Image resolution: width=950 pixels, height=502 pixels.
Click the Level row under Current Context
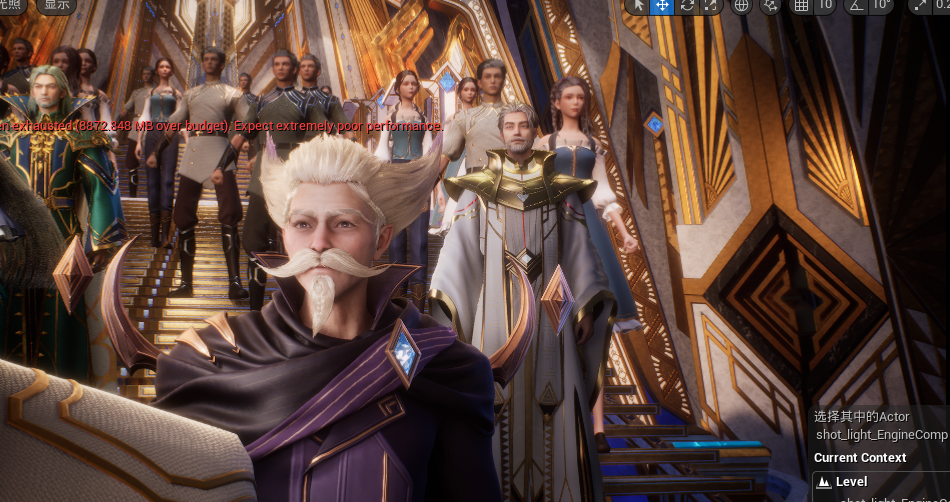[852, 482]
